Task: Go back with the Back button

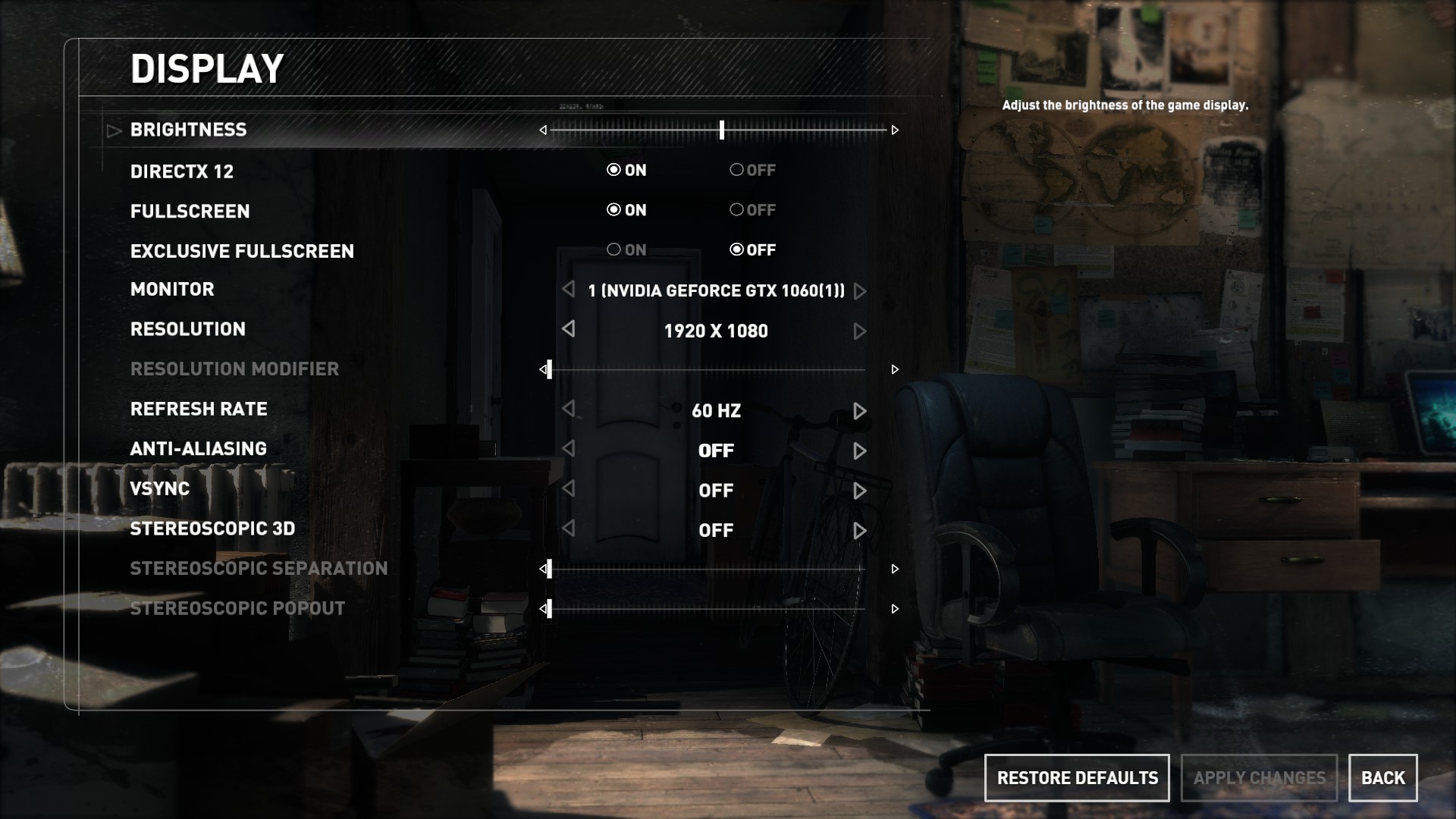Action: pyautogui.click(x=1382, y=778)
